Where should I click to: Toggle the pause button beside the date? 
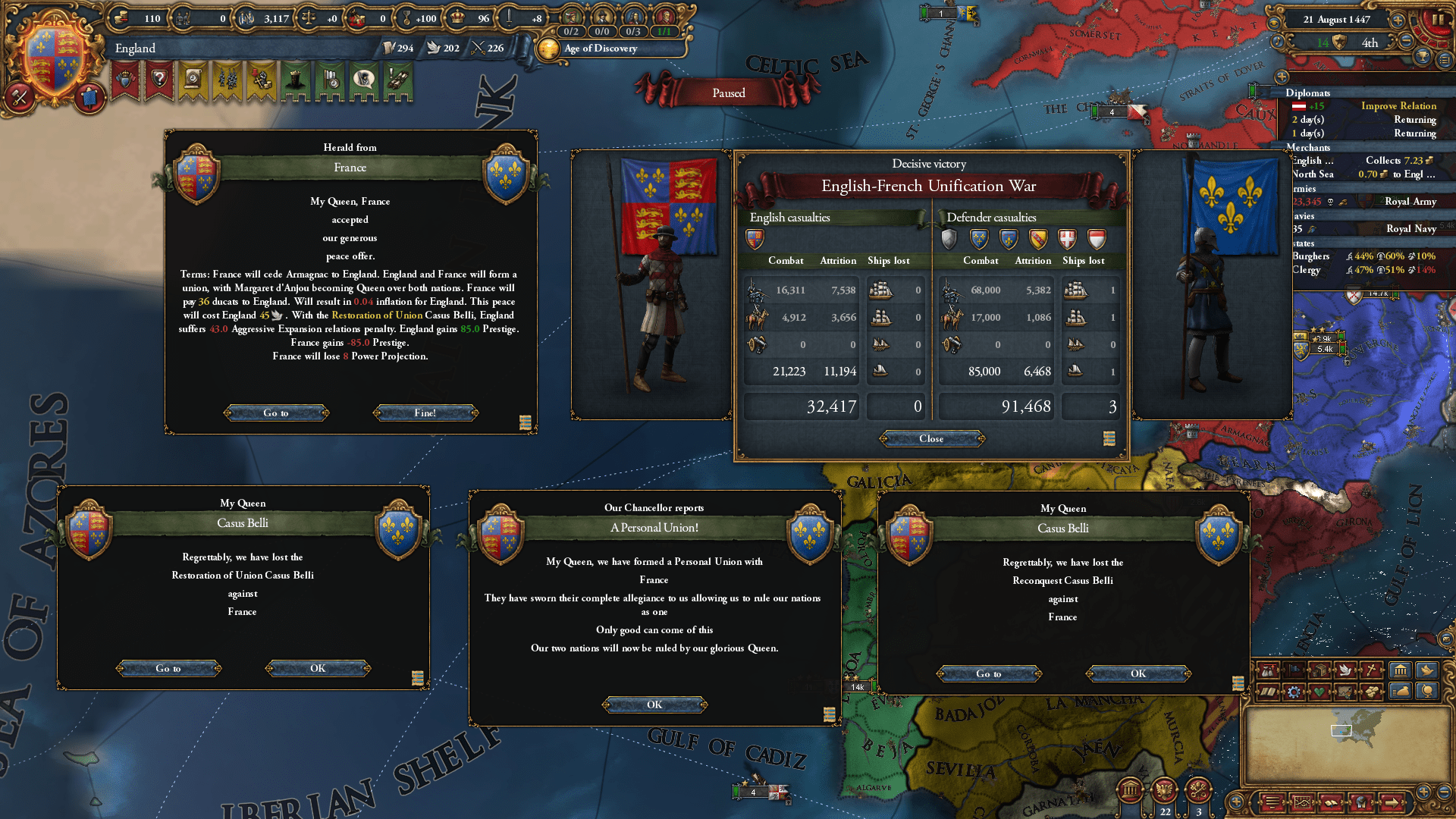tap(1439, 19)
